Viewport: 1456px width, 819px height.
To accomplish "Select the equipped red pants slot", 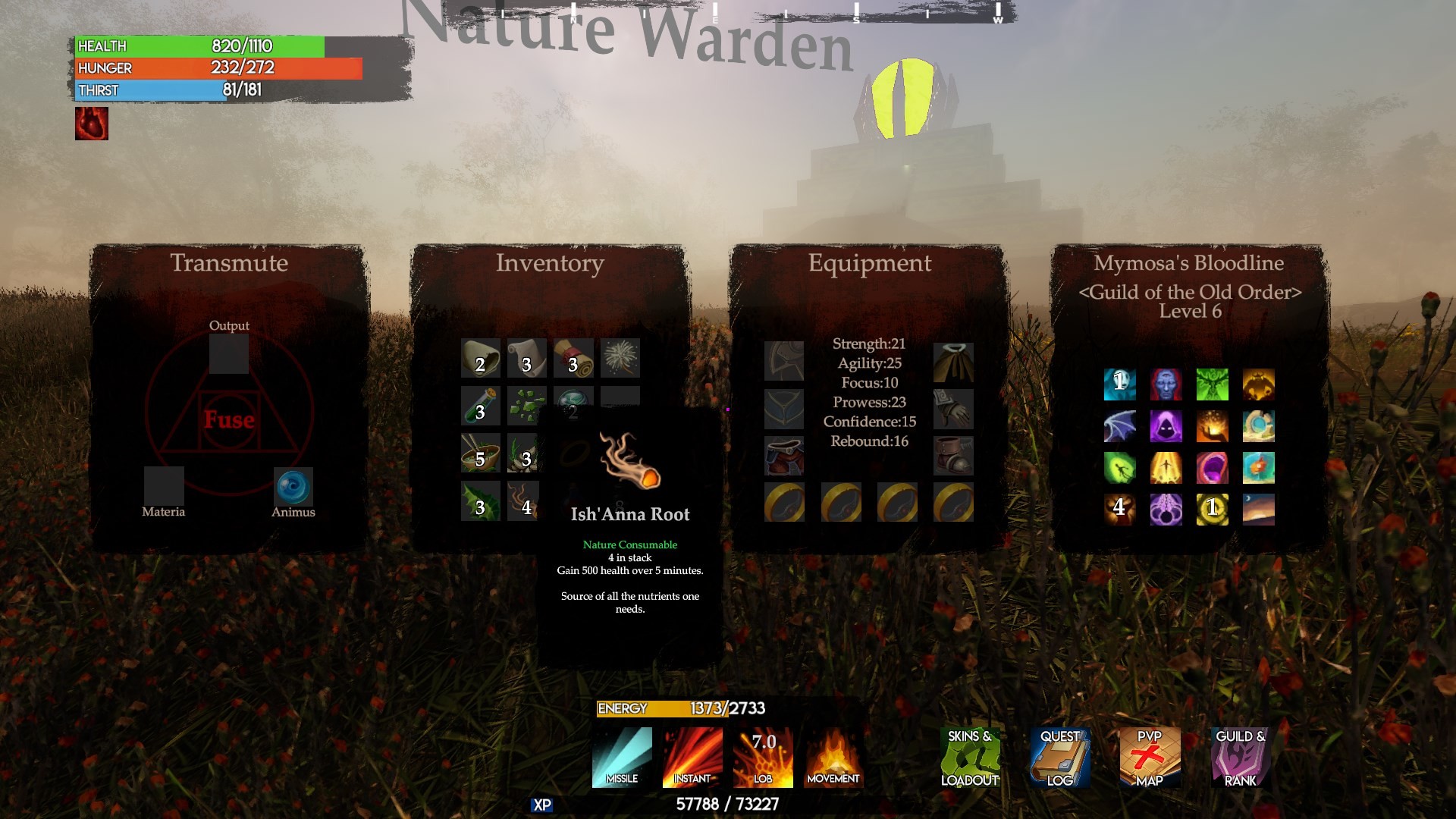I will 784,455.
